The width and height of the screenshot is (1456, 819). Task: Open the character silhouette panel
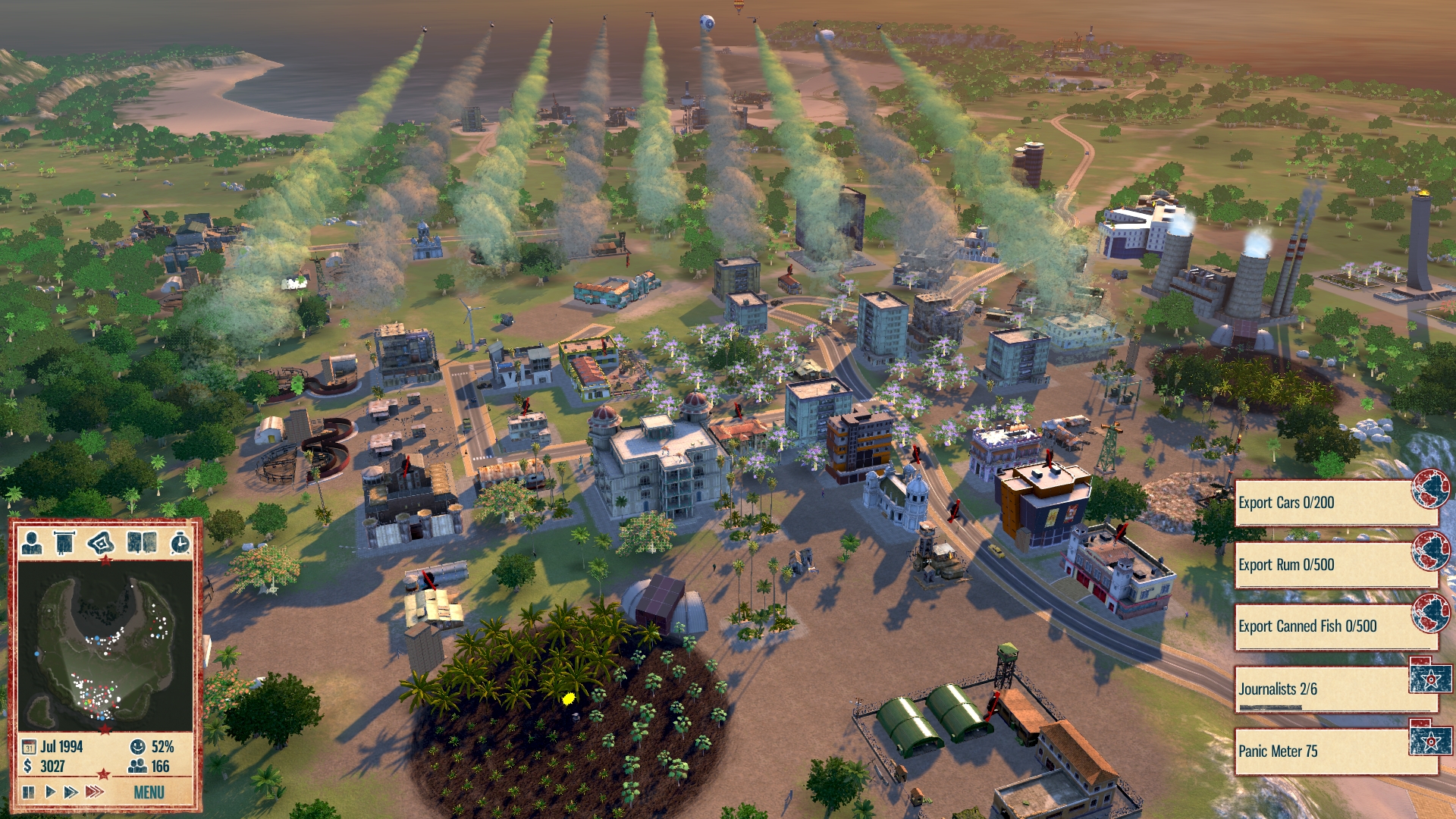coord(32,543)
